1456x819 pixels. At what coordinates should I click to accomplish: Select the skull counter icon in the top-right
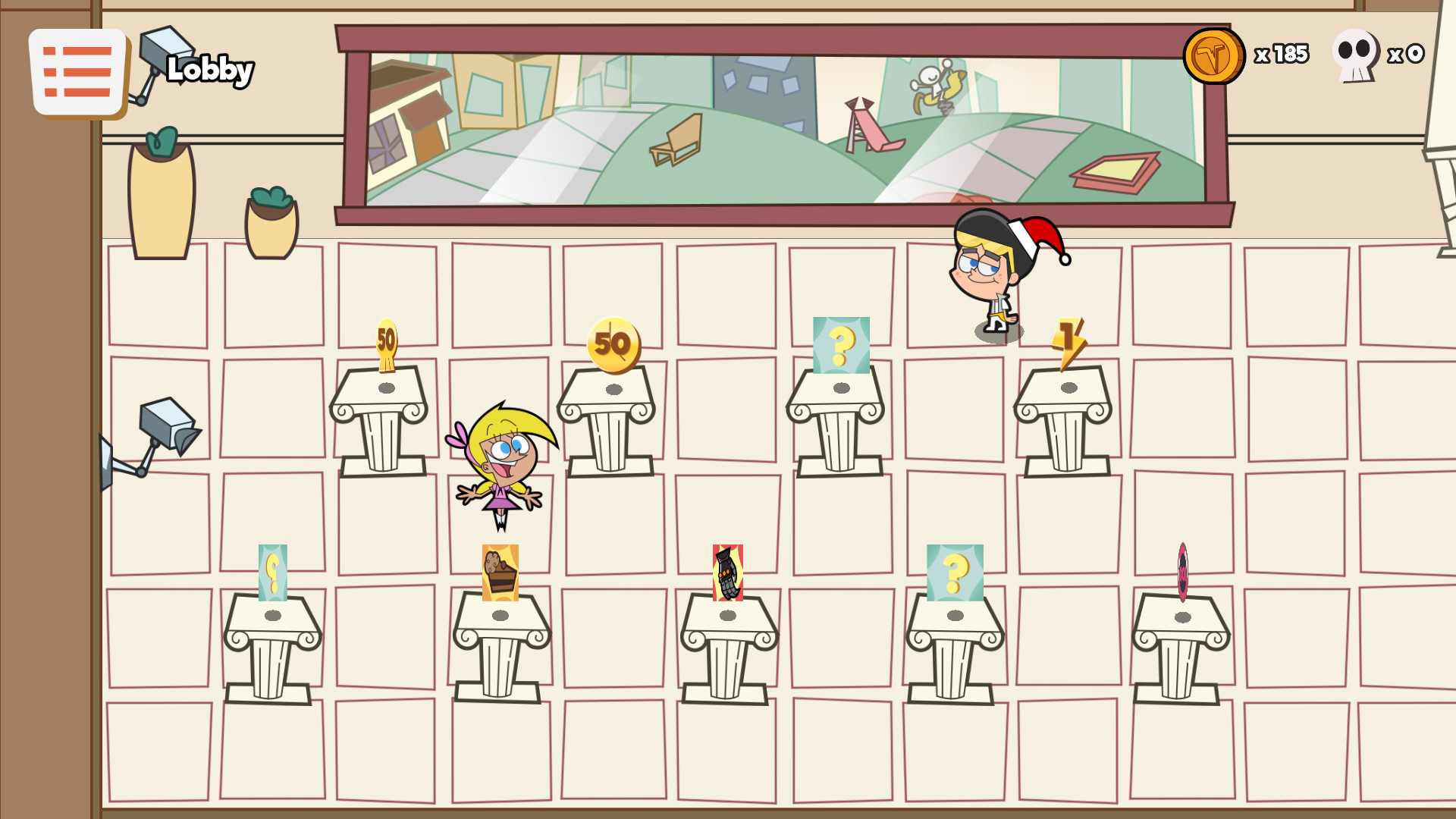(1355, 55)
